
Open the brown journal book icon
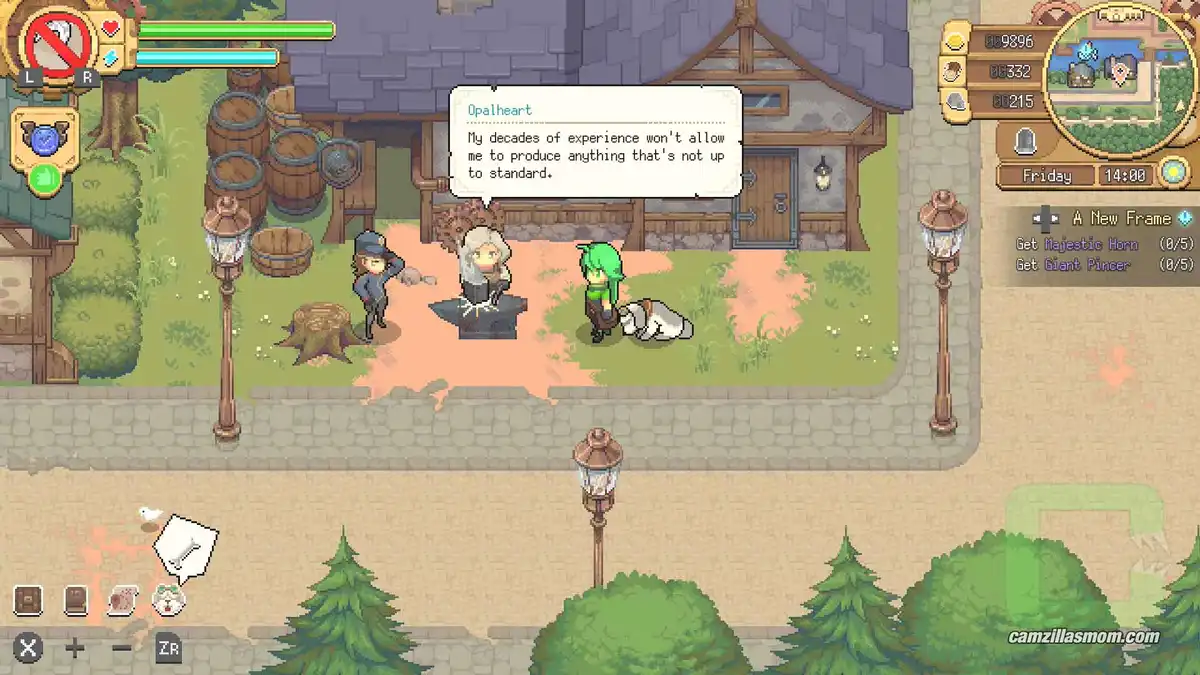tap(76, 600)
